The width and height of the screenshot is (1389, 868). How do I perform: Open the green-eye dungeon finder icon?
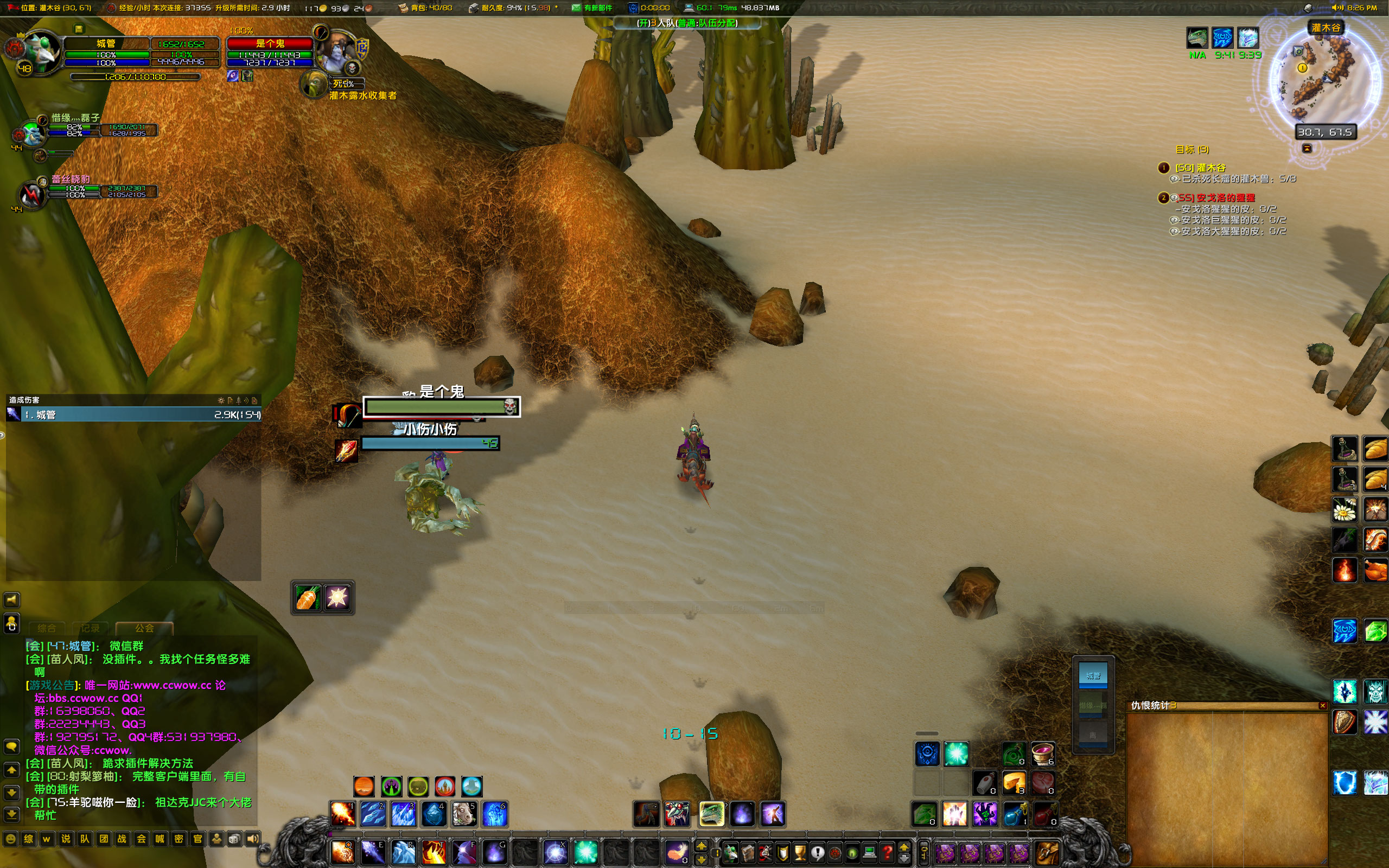point(853,853)
